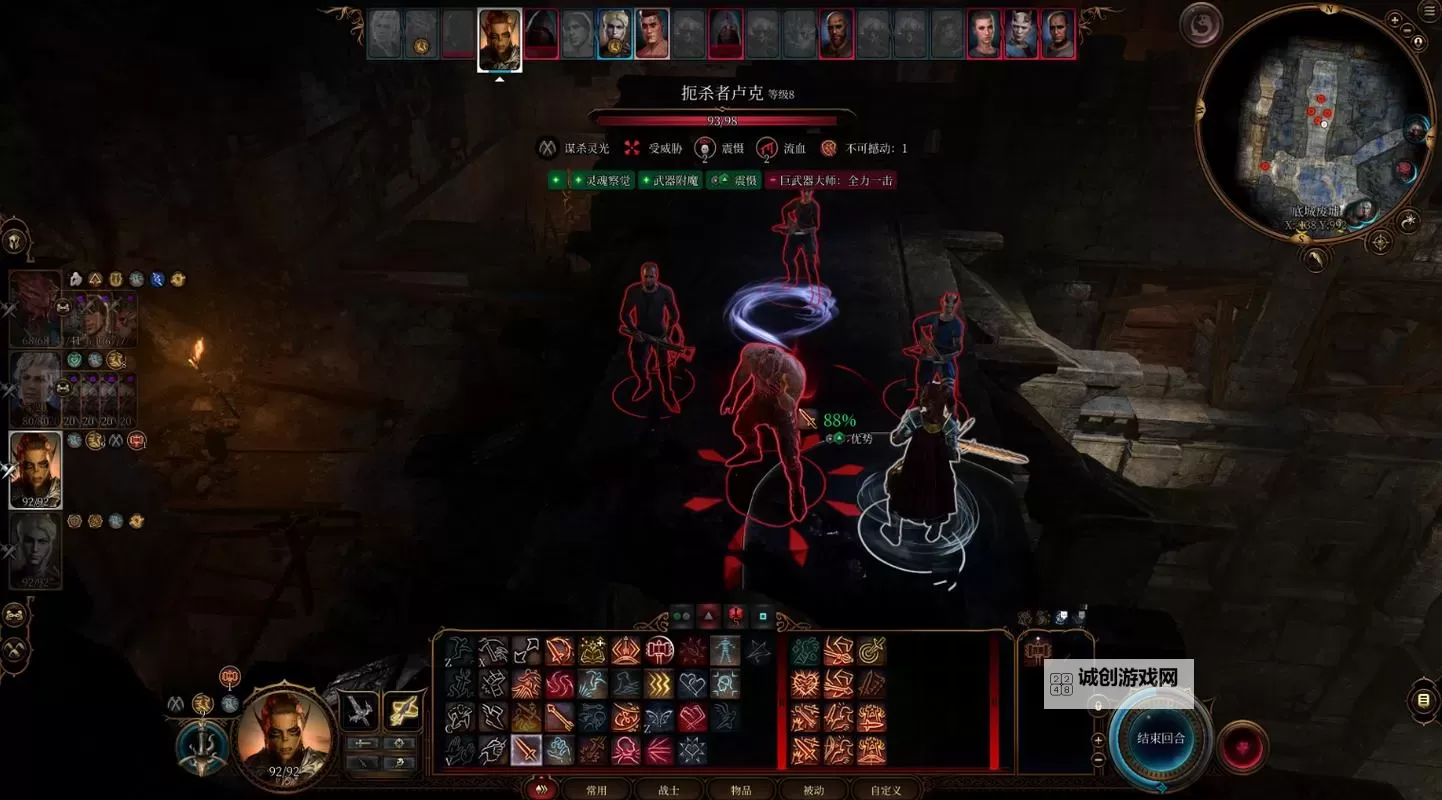This screenshot has width=1442, height=800.
Task: Switch to the 常用 hotbar tab
Action: point(596,790)
